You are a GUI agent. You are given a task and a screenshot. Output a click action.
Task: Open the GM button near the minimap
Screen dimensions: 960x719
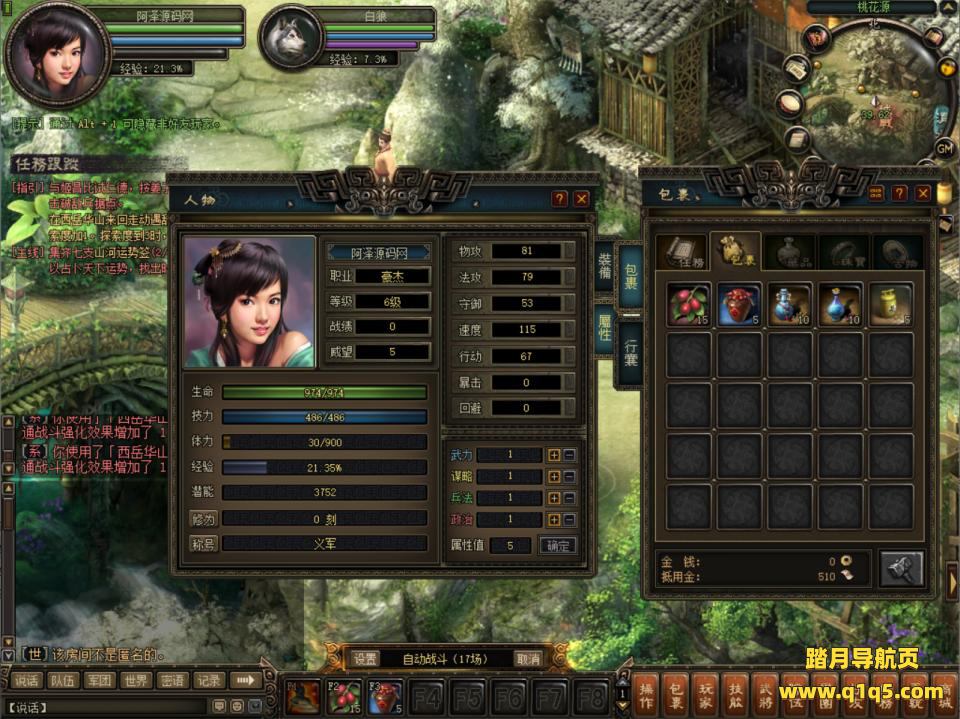[945, 148]
